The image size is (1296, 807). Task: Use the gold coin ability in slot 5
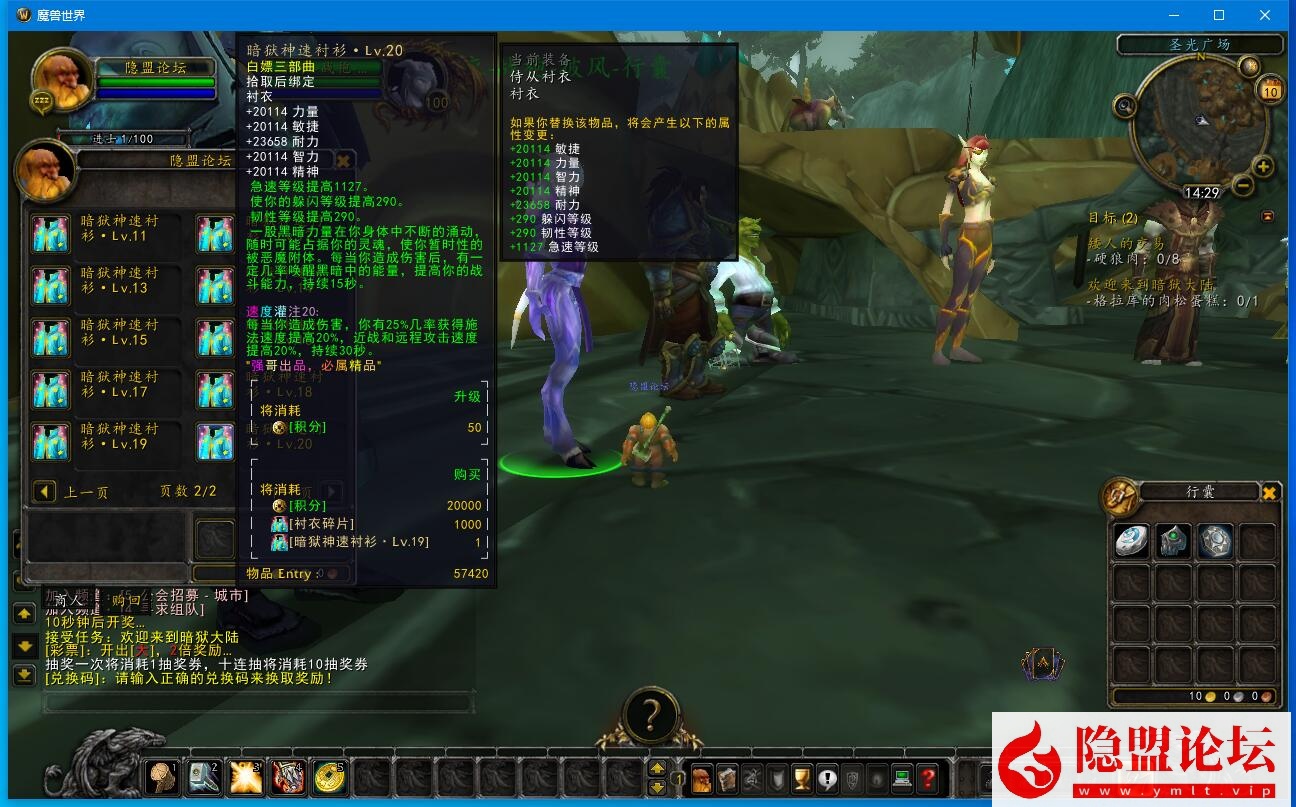[328, 776]
